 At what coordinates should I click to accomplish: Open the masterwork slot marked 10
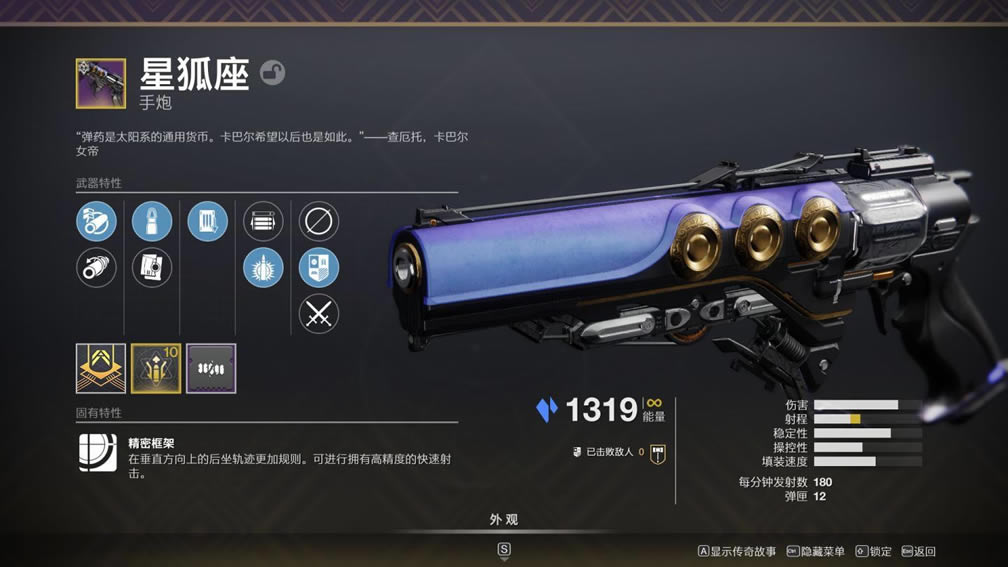coord(156,368)
